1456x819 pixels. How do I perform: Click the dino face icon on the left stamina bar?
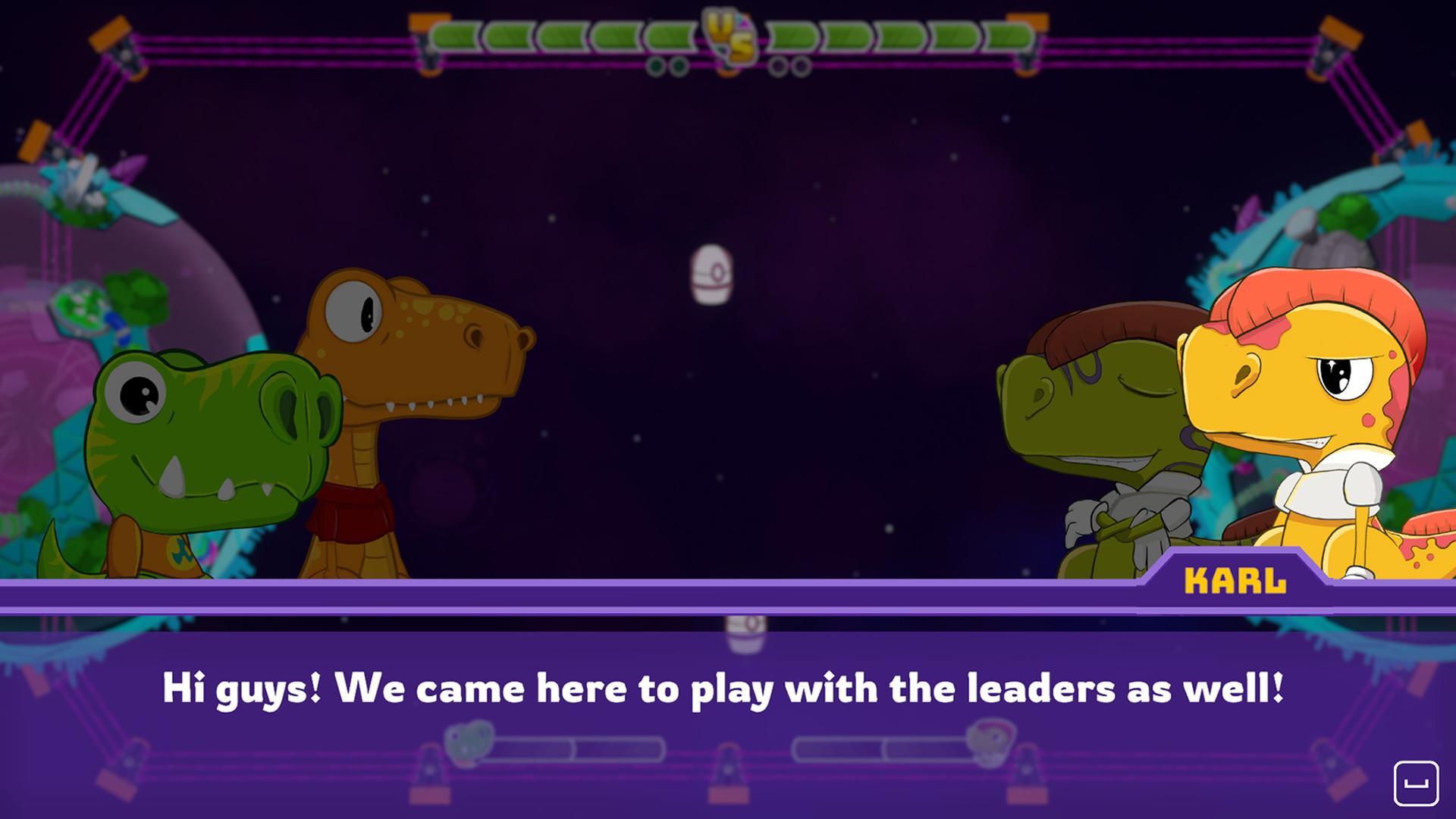[470, 745]
